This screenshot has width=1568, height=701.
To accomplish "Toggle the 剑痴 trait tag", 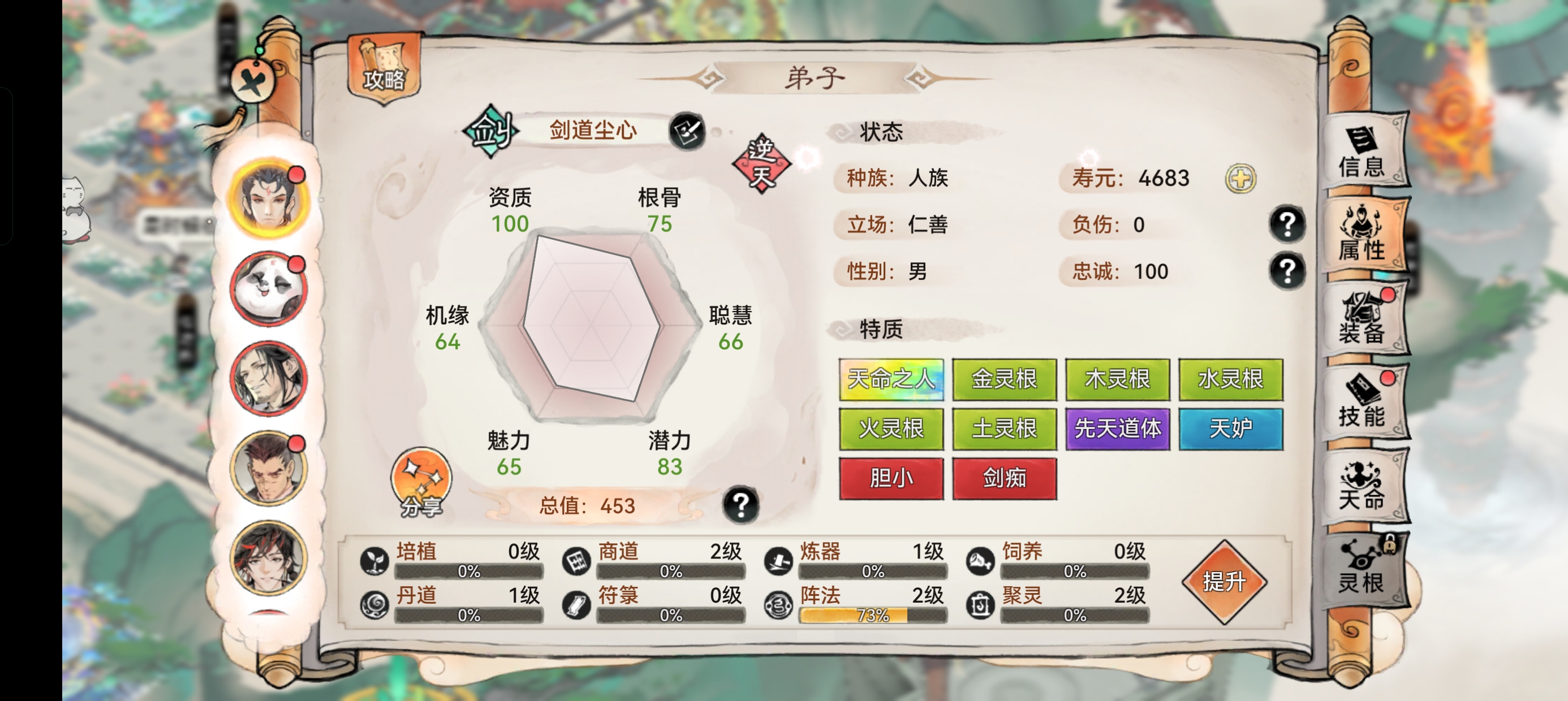I will [1005, 478].
